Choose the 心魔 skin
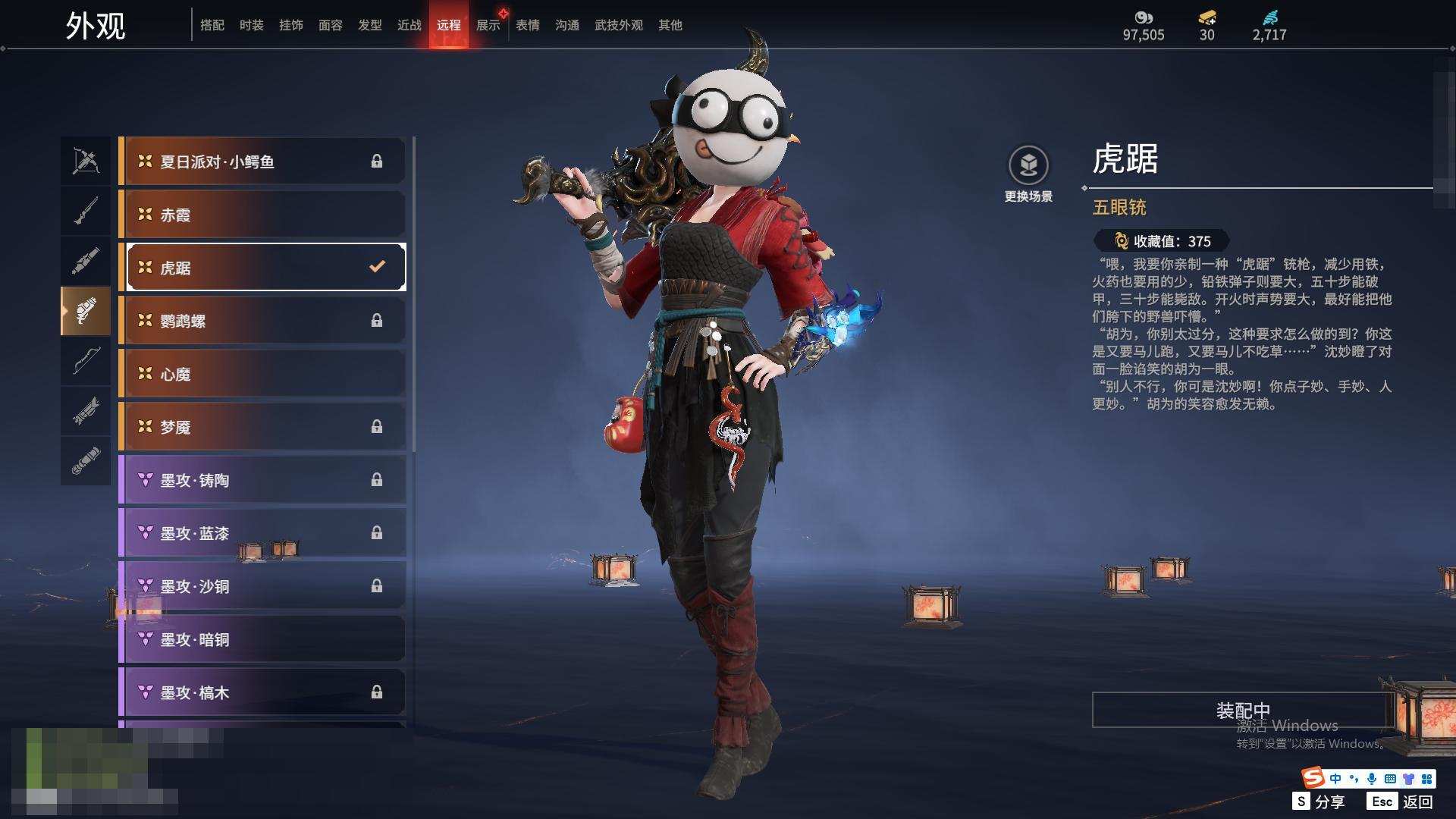The image size is (1456, 819). (262, 374)
